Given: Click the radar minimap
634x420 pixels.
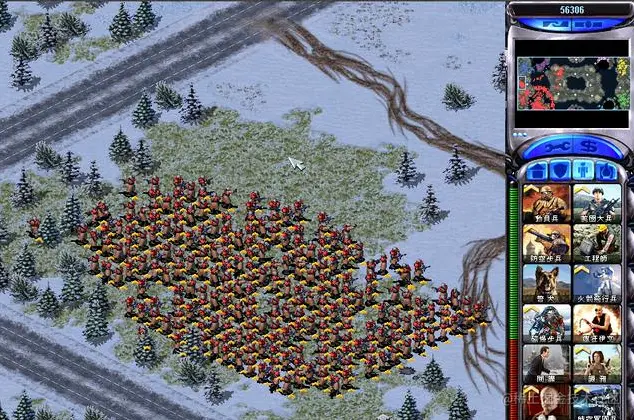Looking at the screenshot, I should (x=571, y=85).
